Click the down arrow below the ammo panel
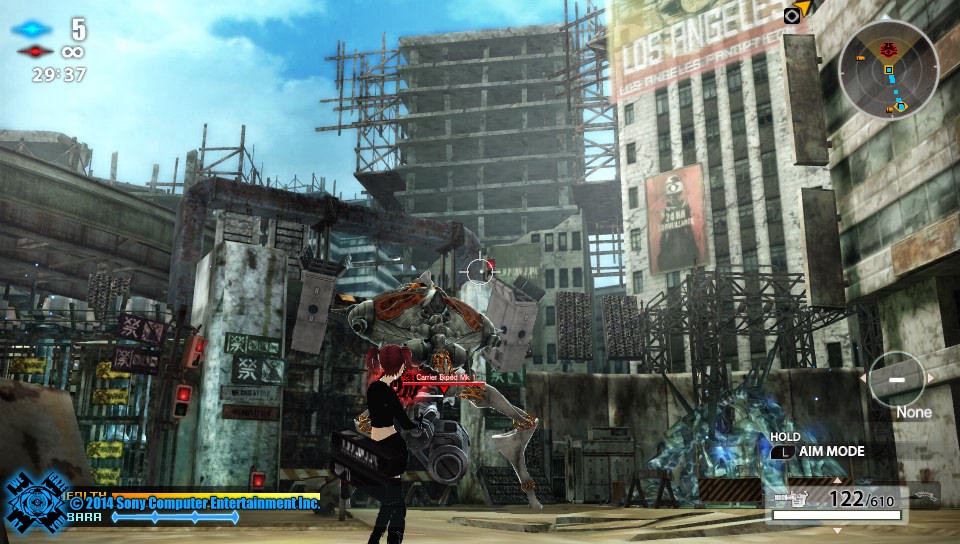960x544 pixels. tap(838, 529)
